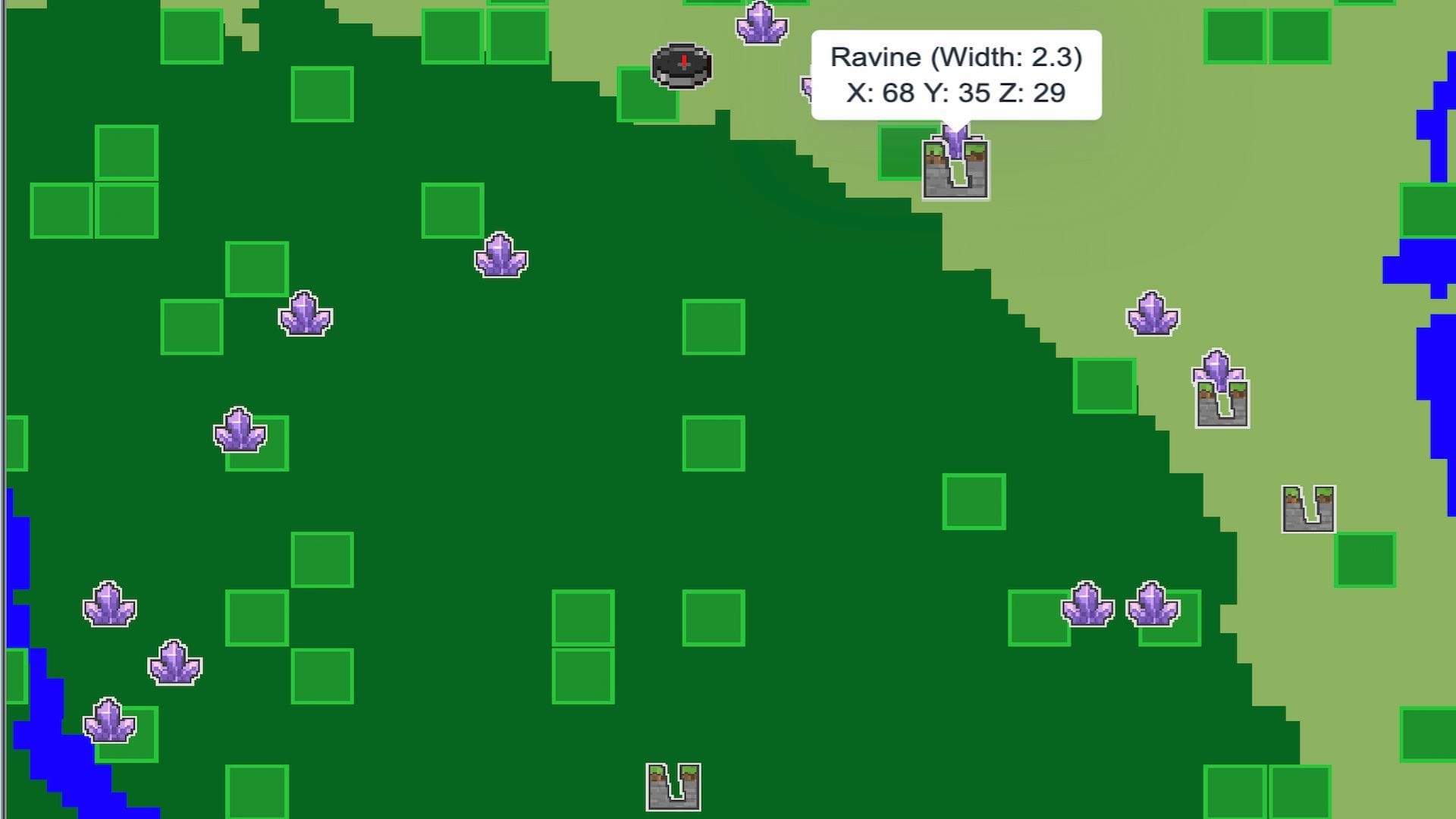Select the amethyst geode at top edge
Screen dimensions: 1456x819
761,23
